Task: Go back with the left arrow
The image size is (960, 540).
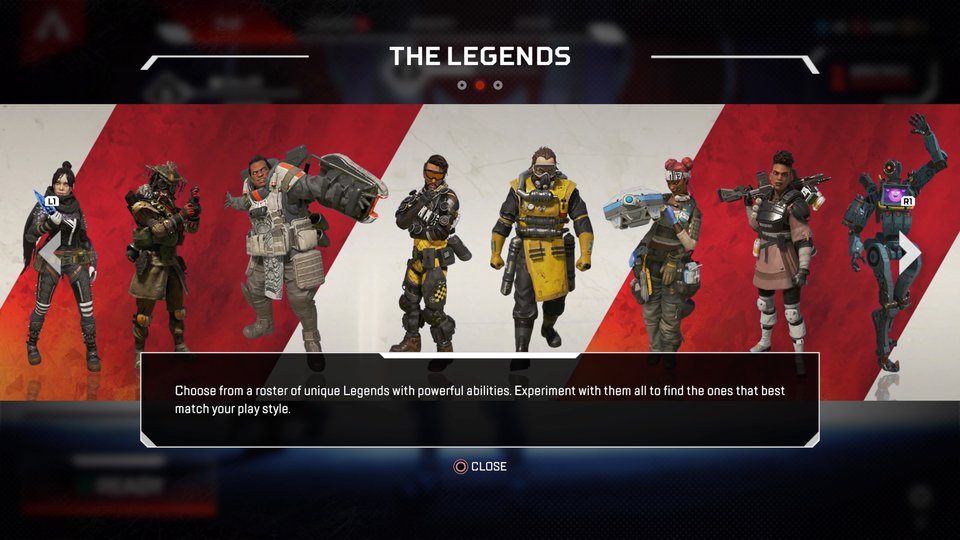Action: click(48, 251)
